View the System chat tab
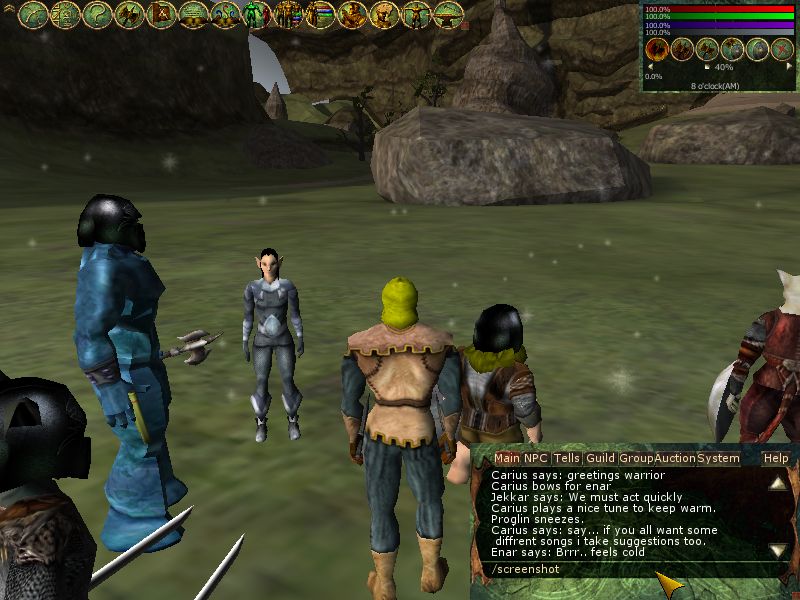 pyautogui.click(x=718, y=458)
